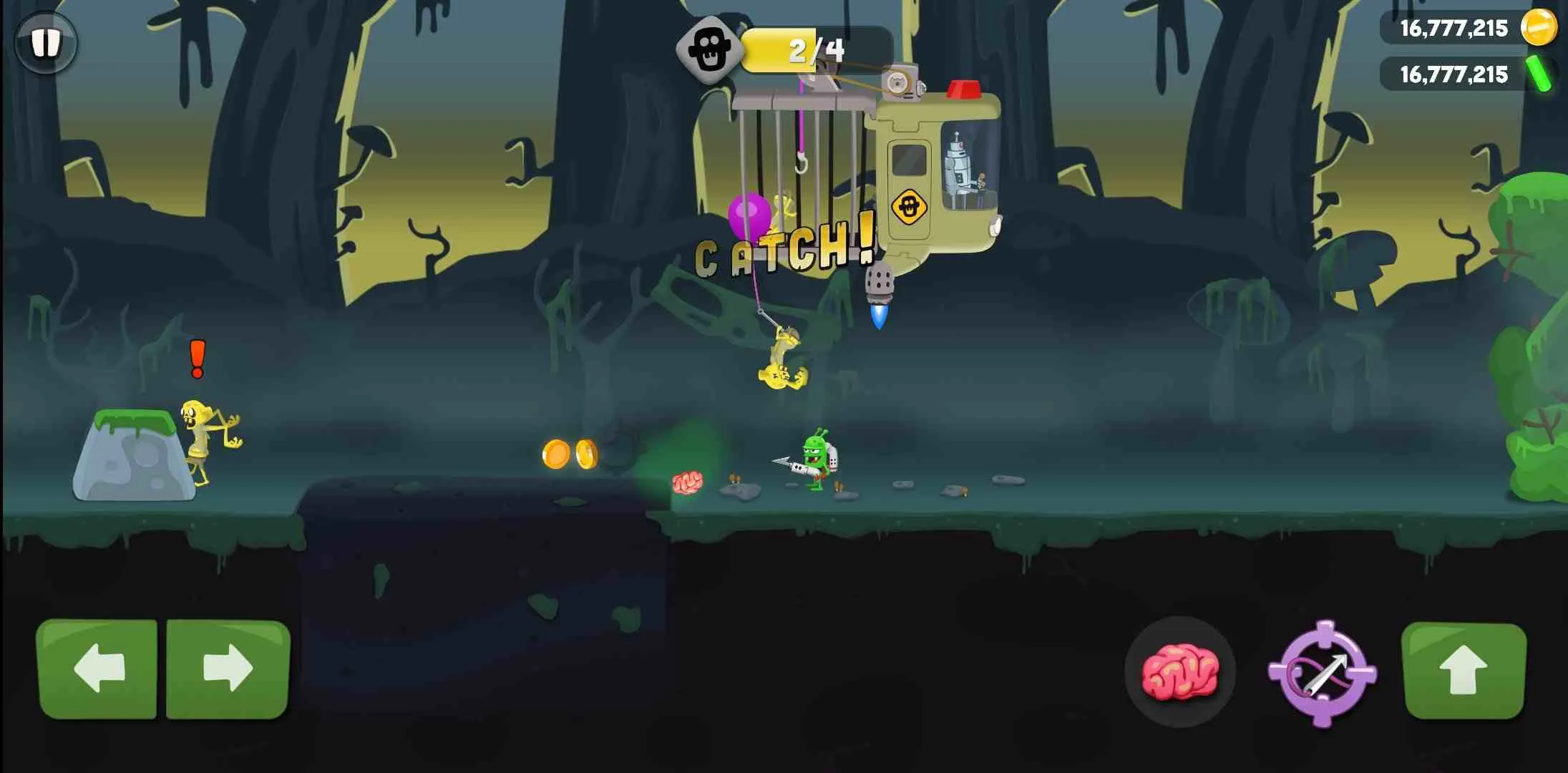Image resolution: width=1568 pixels, height=773 pixels.
Task: Tap the plutonium counter showing 16,777,215
Action: 1454,74
